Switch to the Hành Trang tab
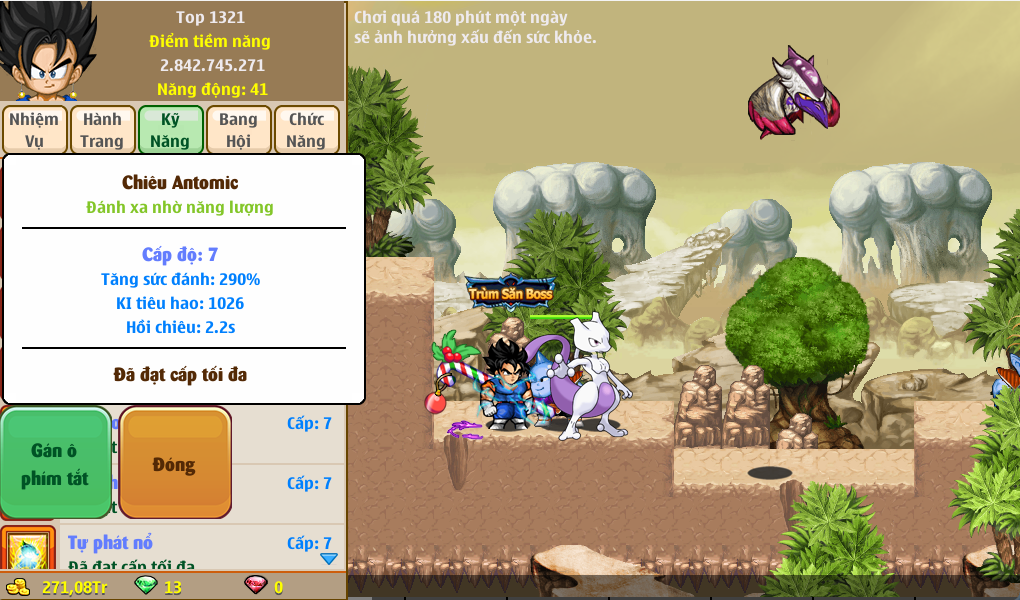The width and height of the screenshot is (1020, 600). pyautogui.click(x=102, y=130)
